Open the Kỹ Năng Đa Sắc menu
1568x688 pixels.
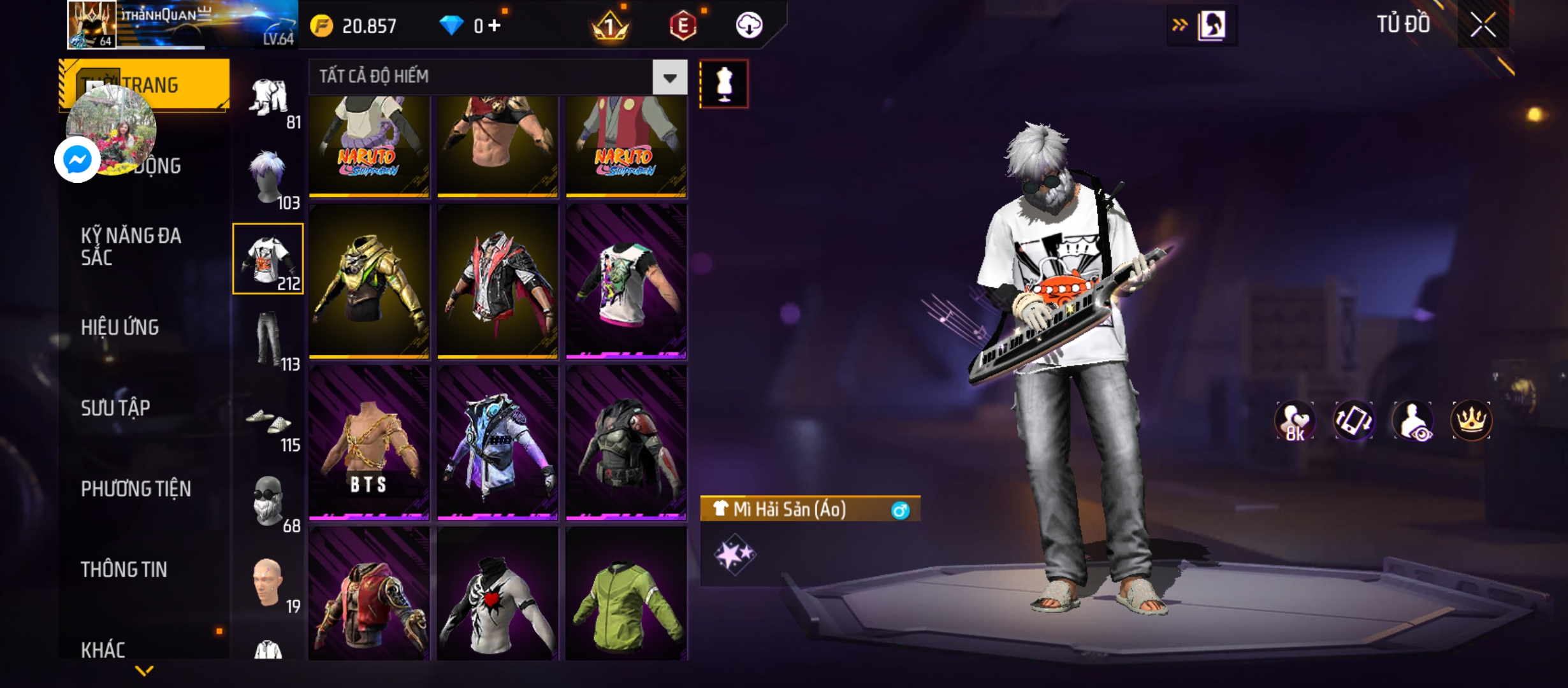pyautogui.click(x=131, y=247)
